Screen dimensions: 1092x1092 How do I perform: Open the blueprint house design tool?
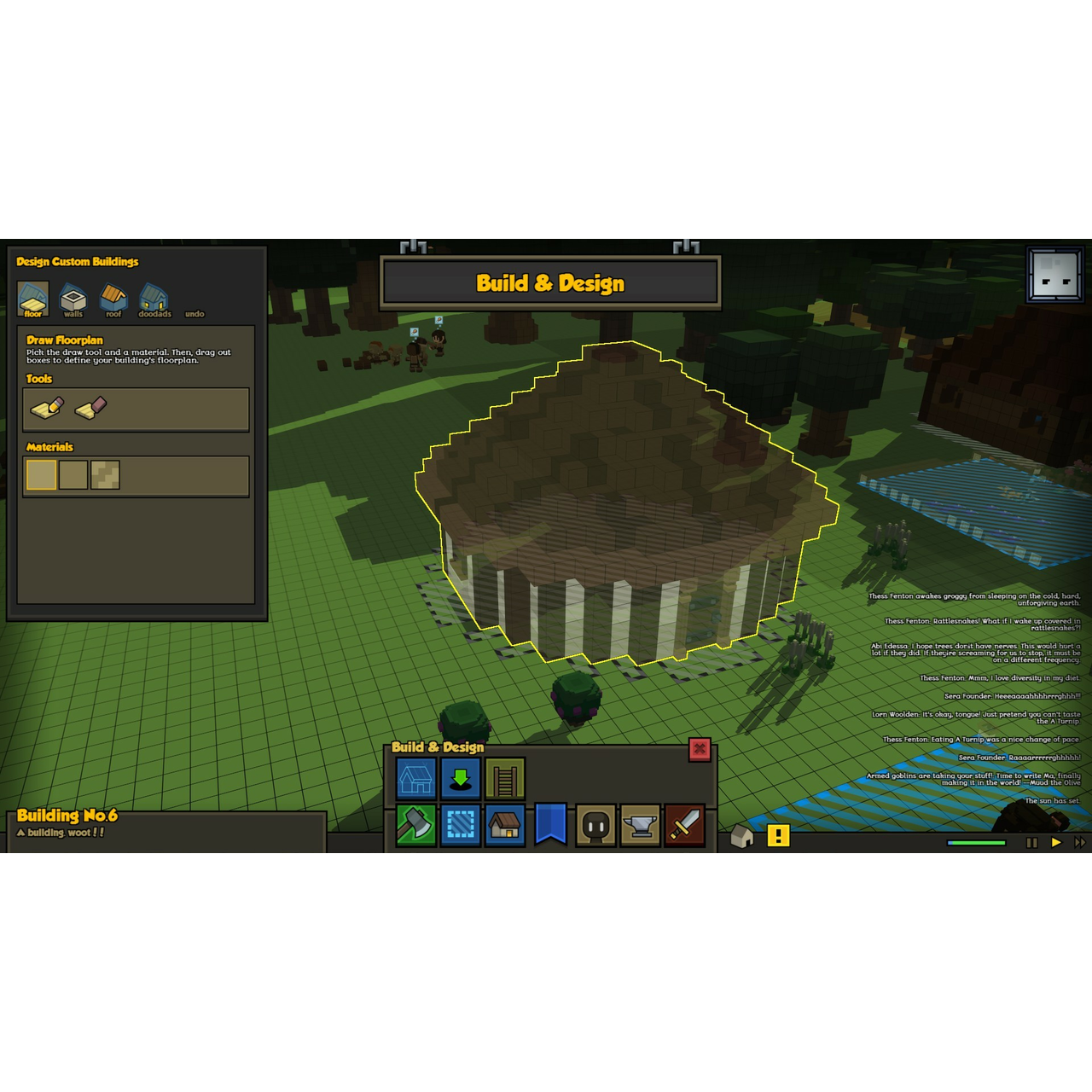(416, 779)
